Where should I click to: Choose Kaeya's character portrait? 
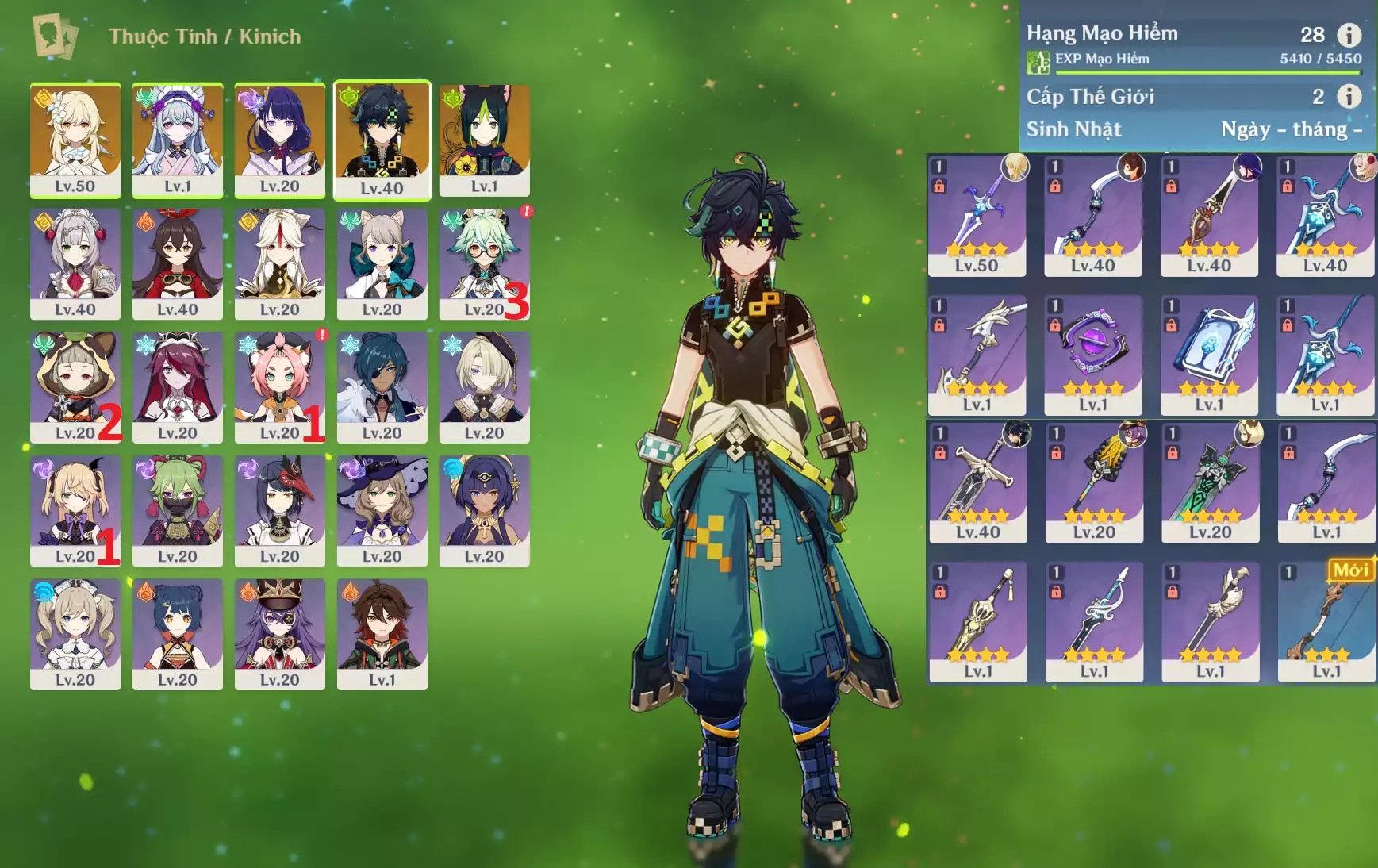point(382,386)
